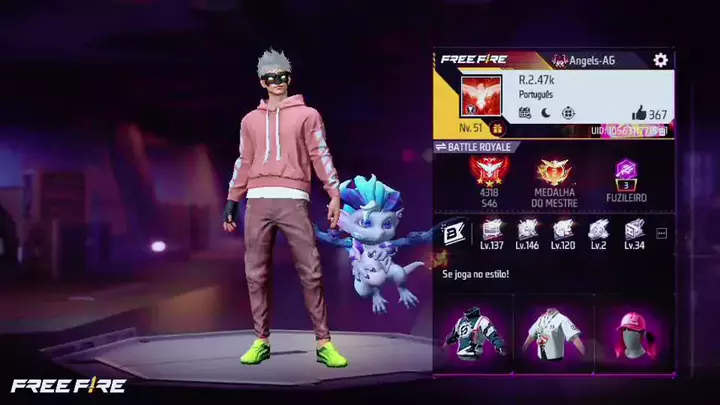Viewport: 720px width, 405px height.
Task: Open the Lv.137 badge
Action: pyautogui.click(x=491, y=232)
